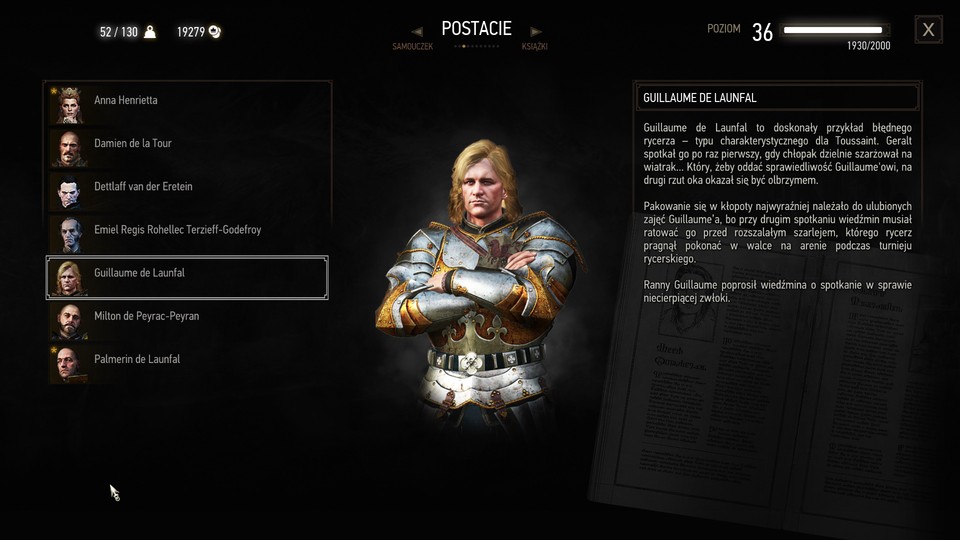
Task: Select Anna Henrietta from the character list
Action: tap(187, 101)
